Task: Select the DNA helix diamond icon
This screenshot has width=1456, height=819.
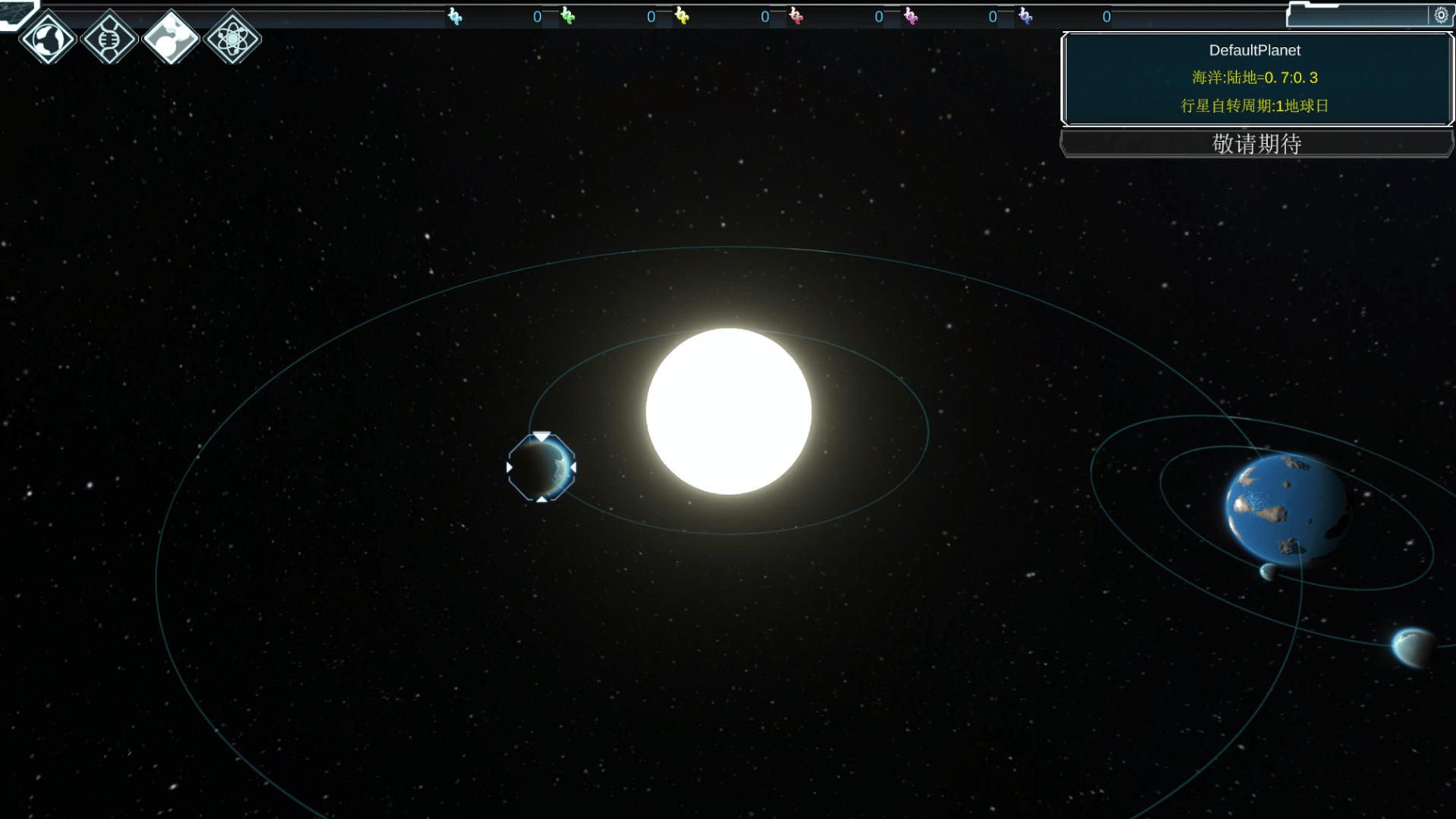Action: point(109,38)
